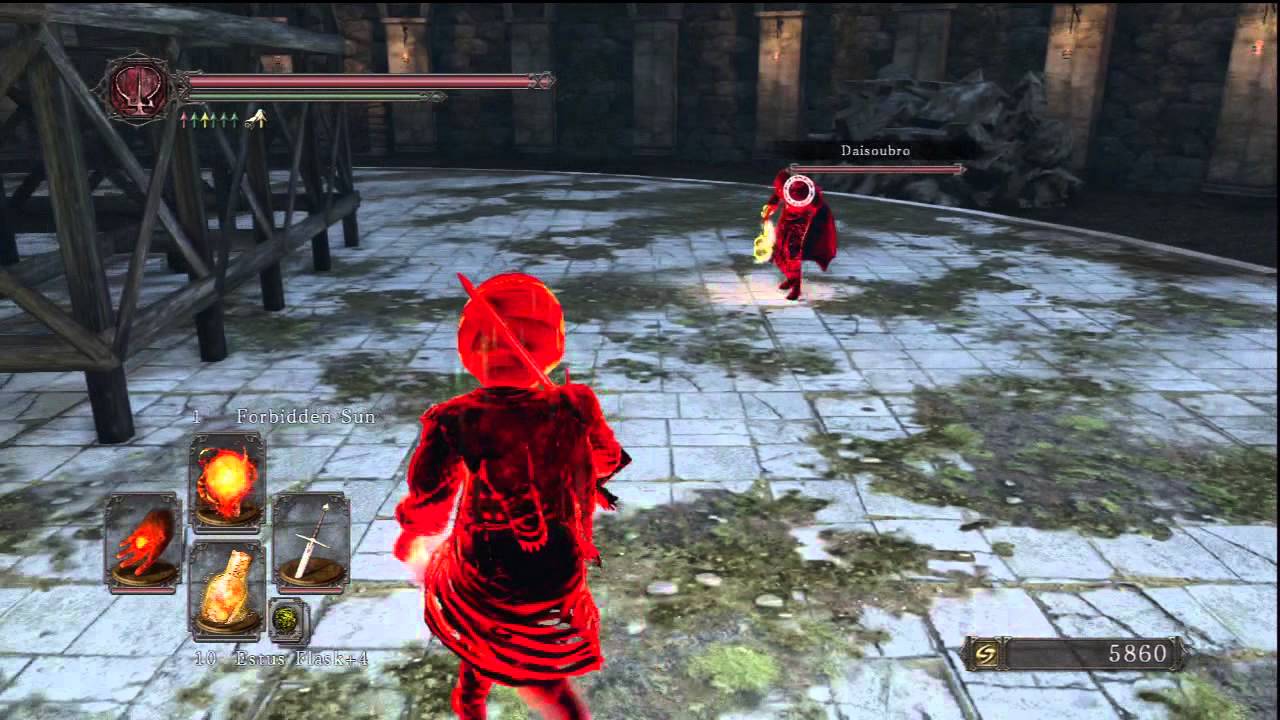Click the lock-on reticle on Daisoubro
Viewport: 1280px width, 720px height.
click(799, 191)
